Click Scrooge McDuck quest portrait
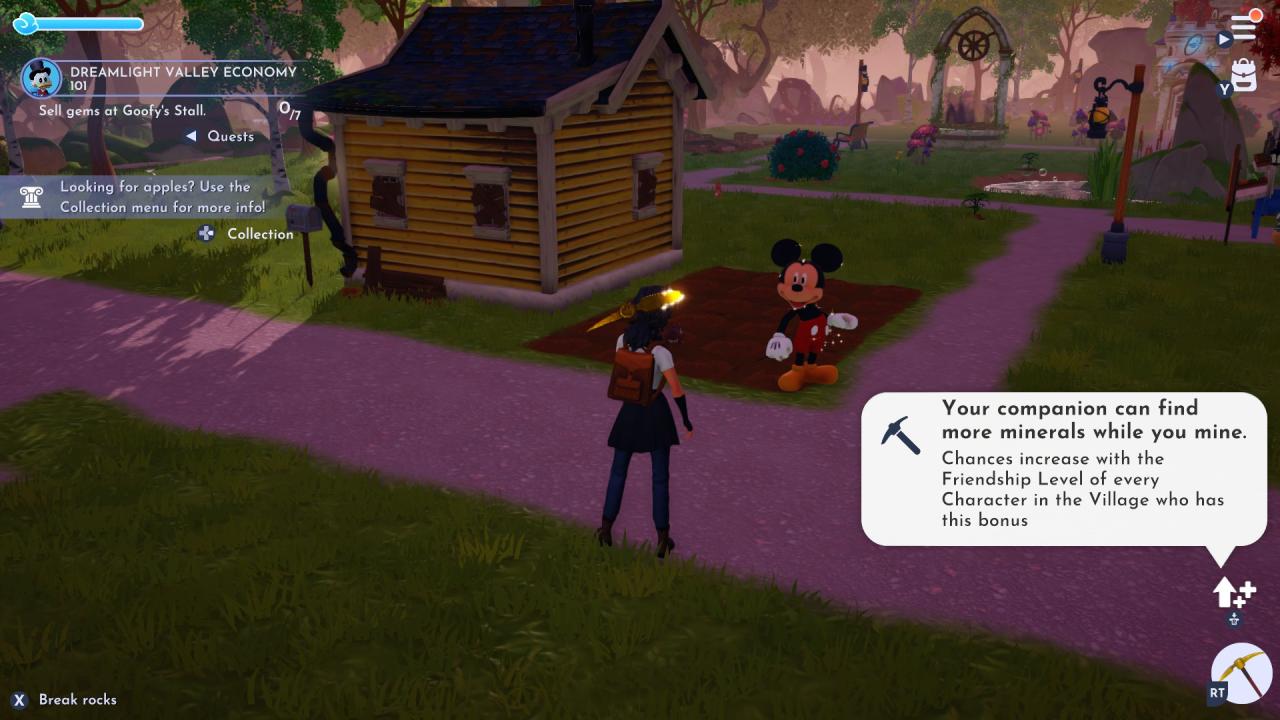 42,78
